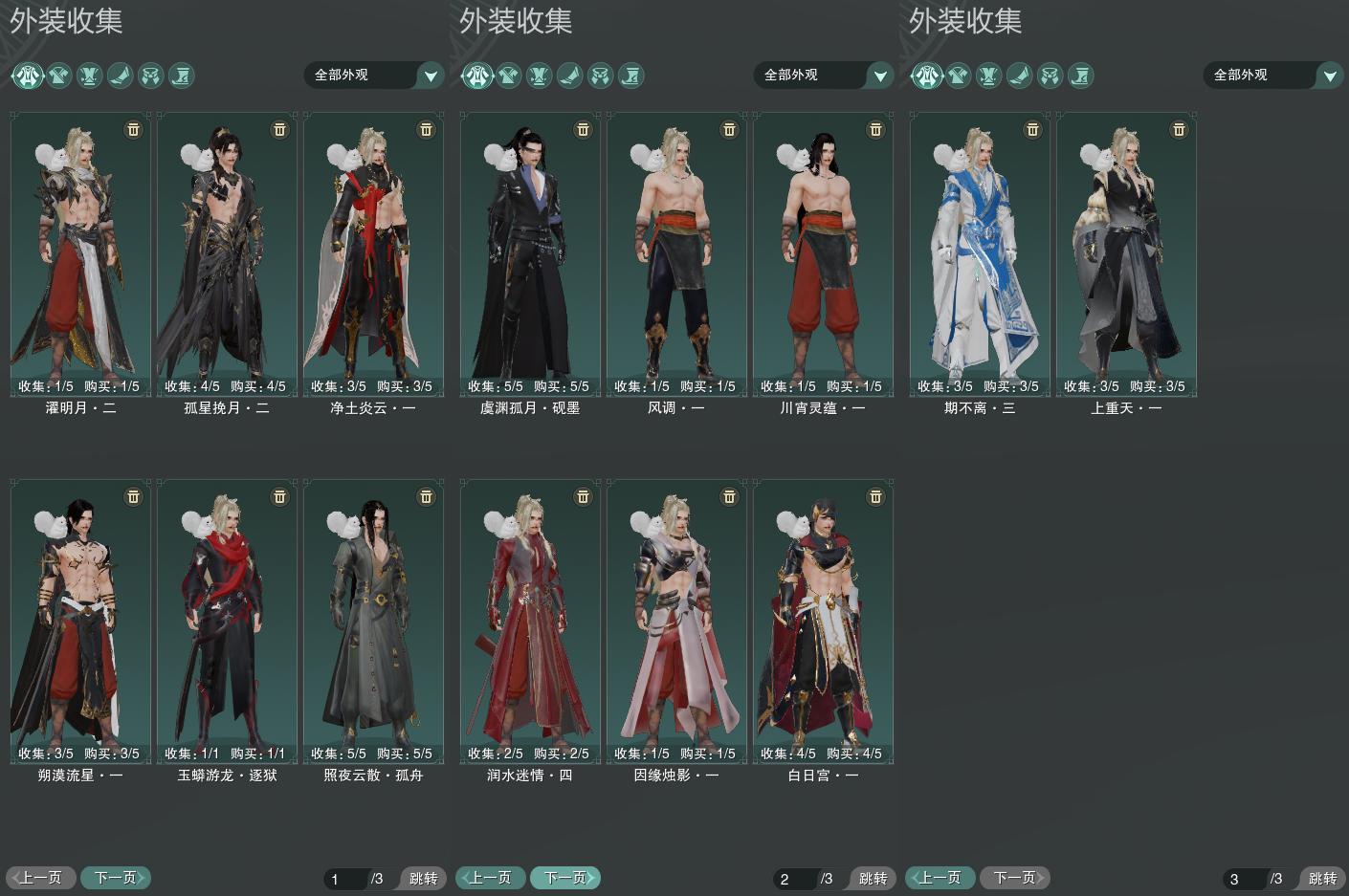This screenshot has width=1349, height=896.
Task: Click the trash icon on 风调·一 card
Action: point(729,129)
